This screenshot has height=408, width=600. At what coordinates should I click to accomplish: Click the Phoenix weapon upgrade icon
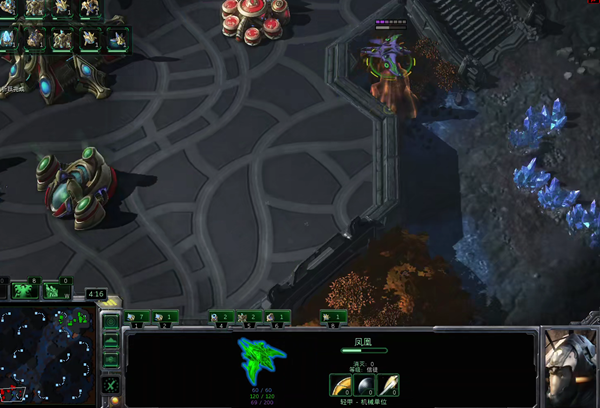click(342, 385)
